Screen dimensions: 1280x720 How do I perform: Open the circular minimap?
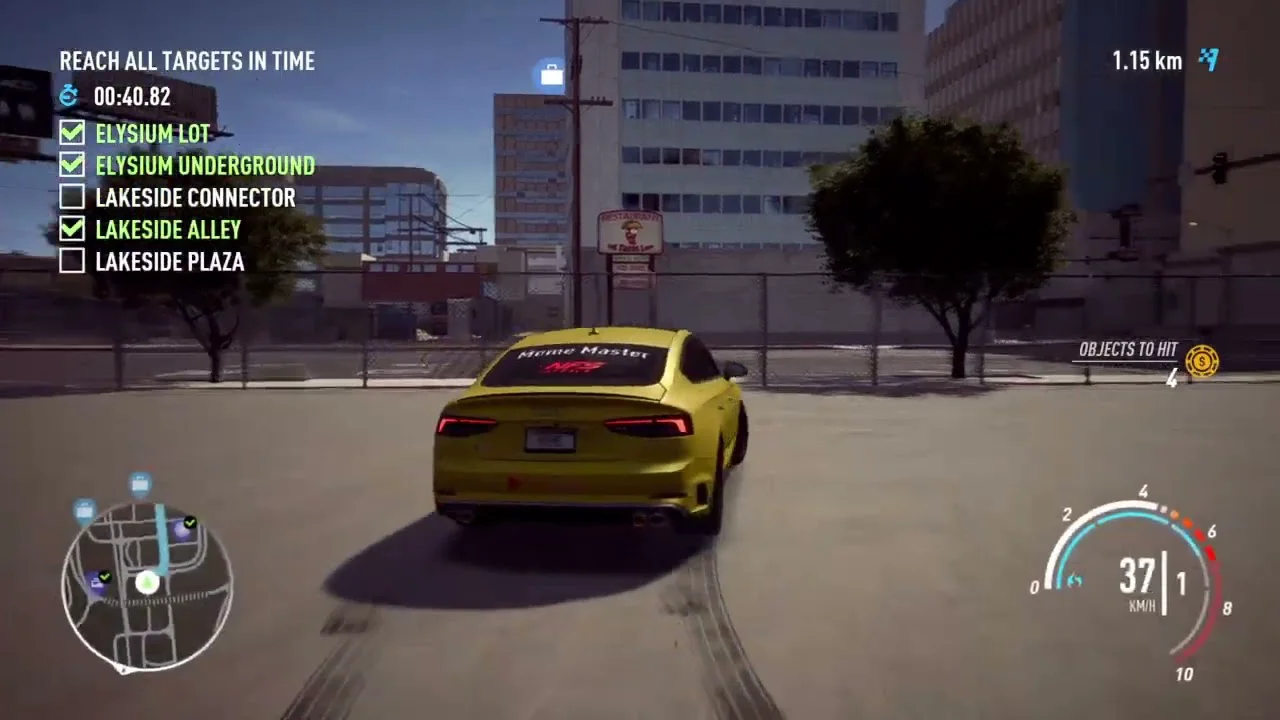pyautogui.click(x=147, y=585)
